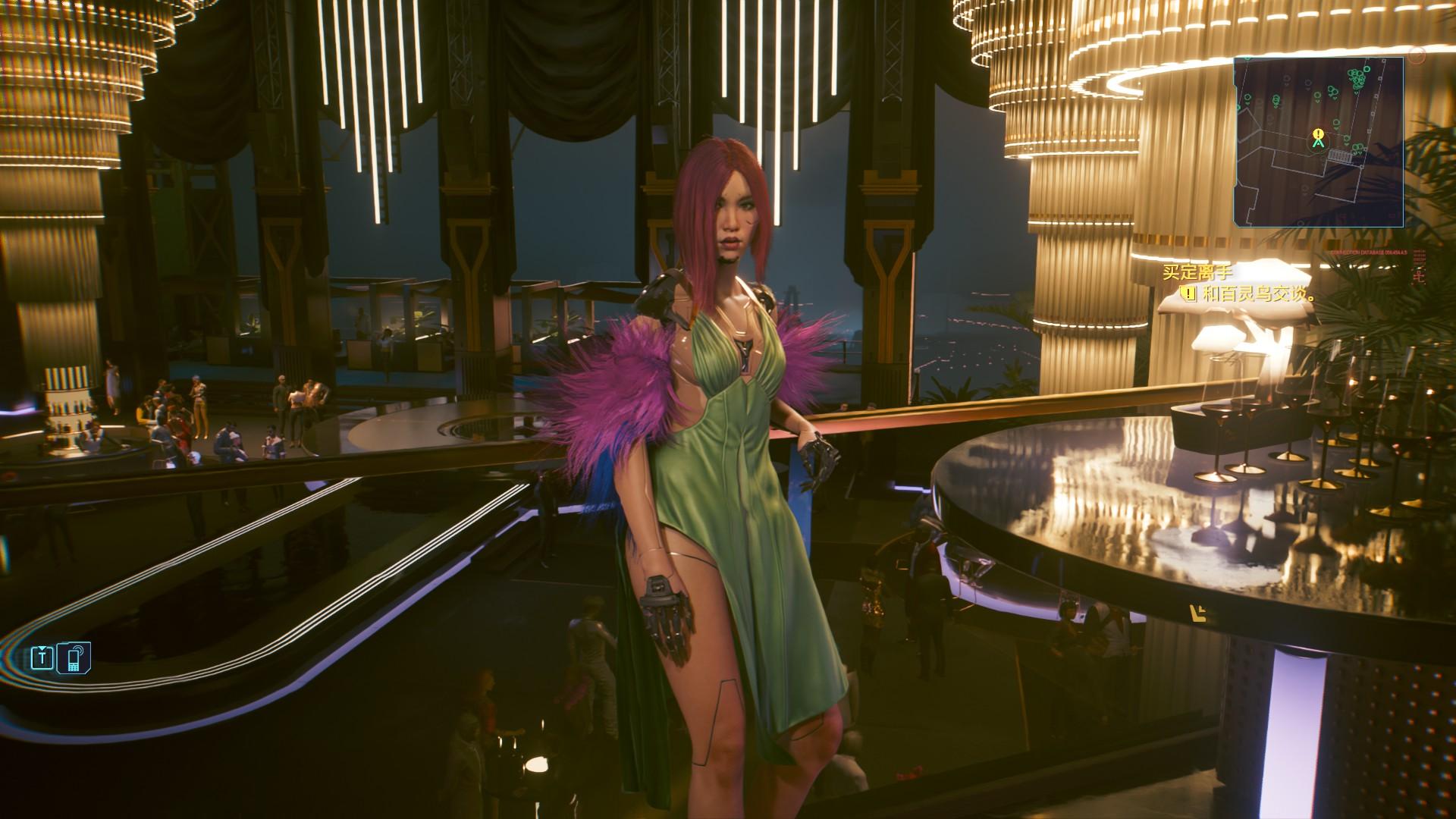Viewport: 1456px width, 819px height.
Task: Click the yellow quest marker on minimap
Action: coord(1318,137)
